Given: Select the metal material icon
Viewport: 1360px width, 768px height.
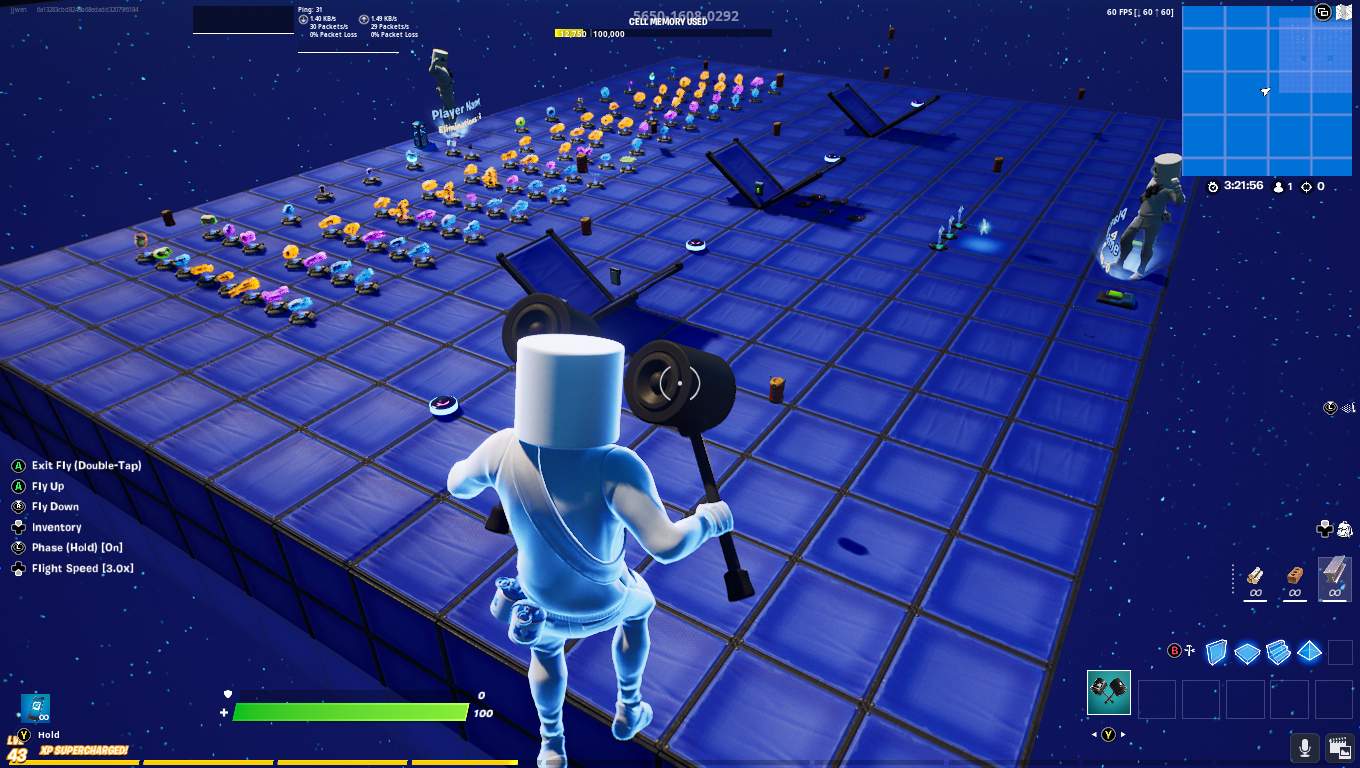Looking at the screenshot, I should pyautogui.click(x=1334, y=578).
